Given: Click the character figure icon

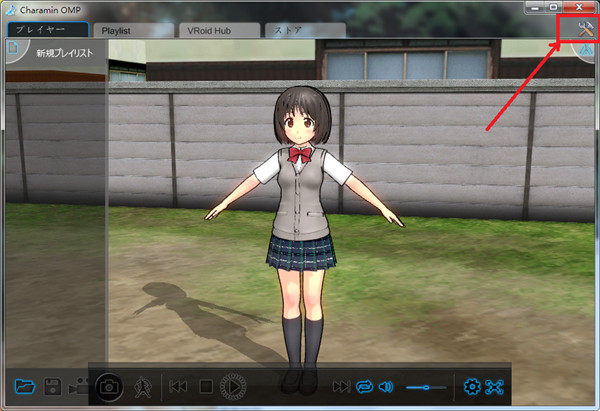Looking at the screenshot, I should (142, 386).
